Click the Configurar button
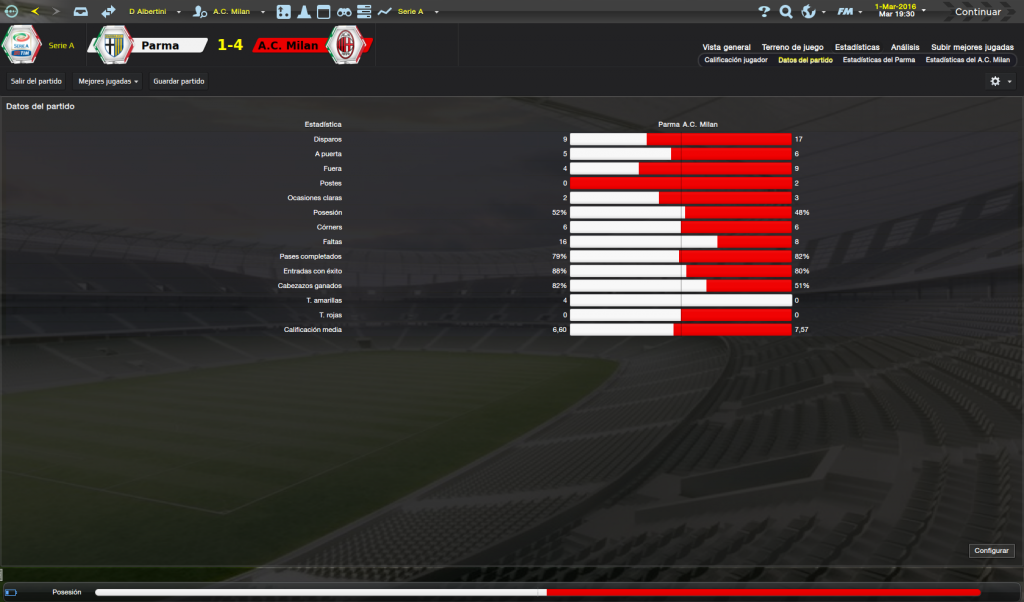 coord(991,551)
